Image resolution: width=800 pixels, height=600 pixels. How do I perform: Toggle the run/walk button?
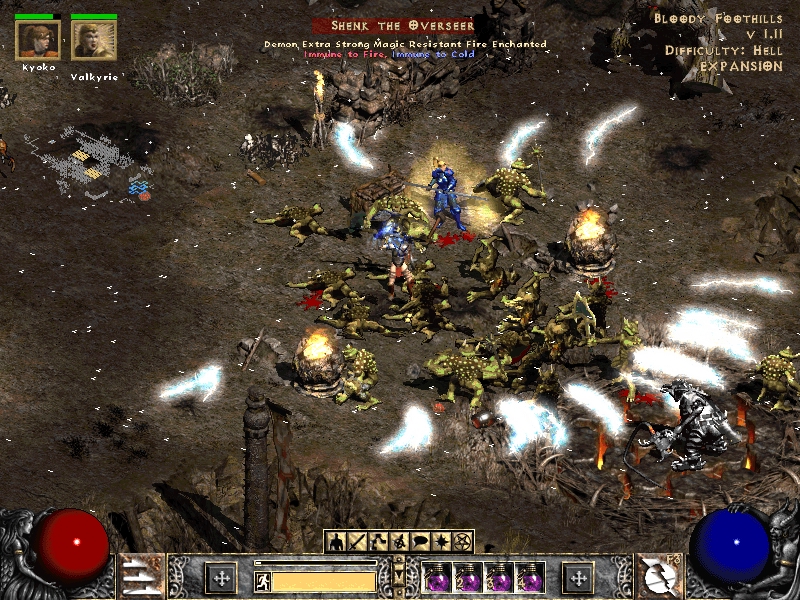(262, 580)
